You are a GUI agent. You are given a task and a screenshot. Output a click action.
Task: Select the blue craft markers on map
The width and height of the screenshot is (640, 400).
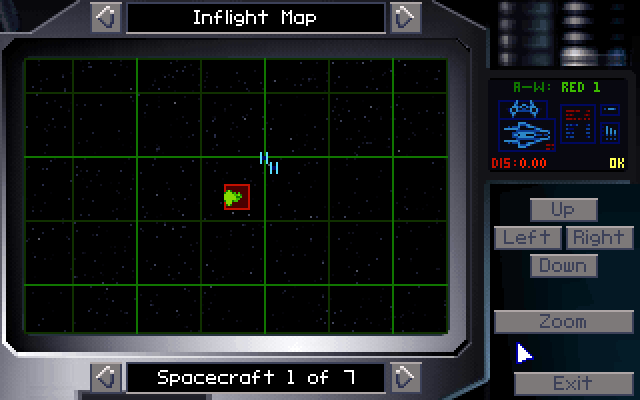point(268,161)
